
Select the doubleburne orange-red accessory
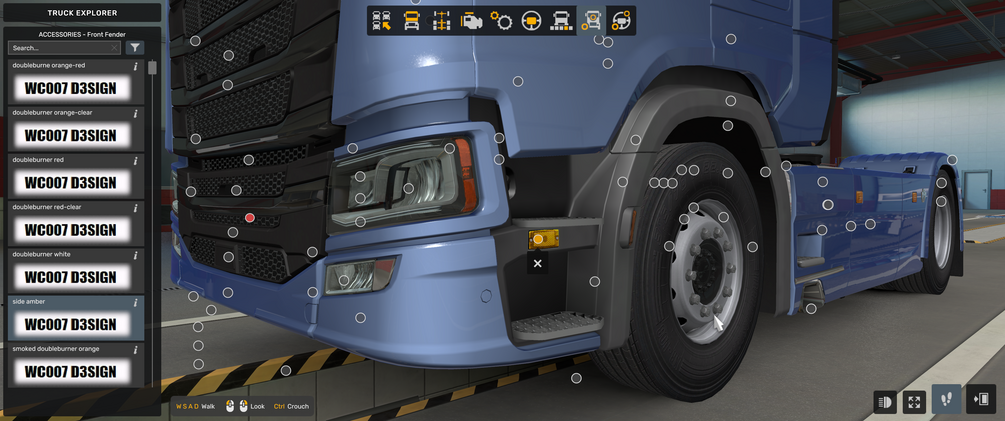pyautogui.click(x=71, y=89)
